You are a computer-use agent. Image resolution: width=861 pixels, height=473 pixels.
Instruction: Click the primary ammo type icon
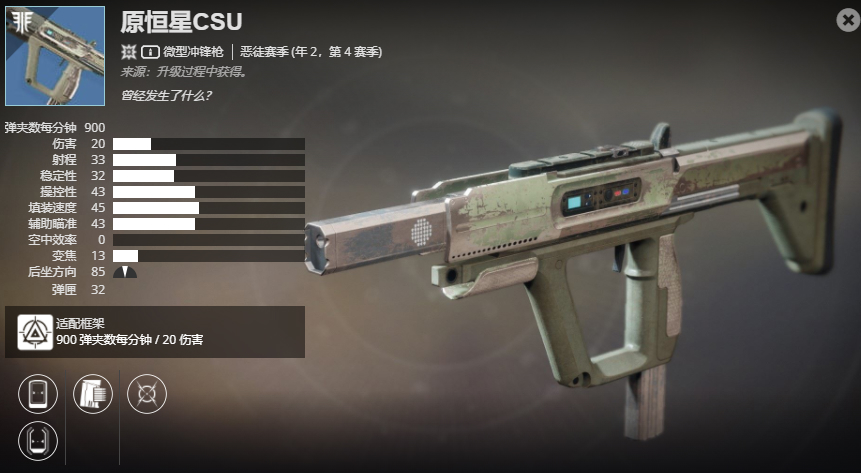coord(150,51)
